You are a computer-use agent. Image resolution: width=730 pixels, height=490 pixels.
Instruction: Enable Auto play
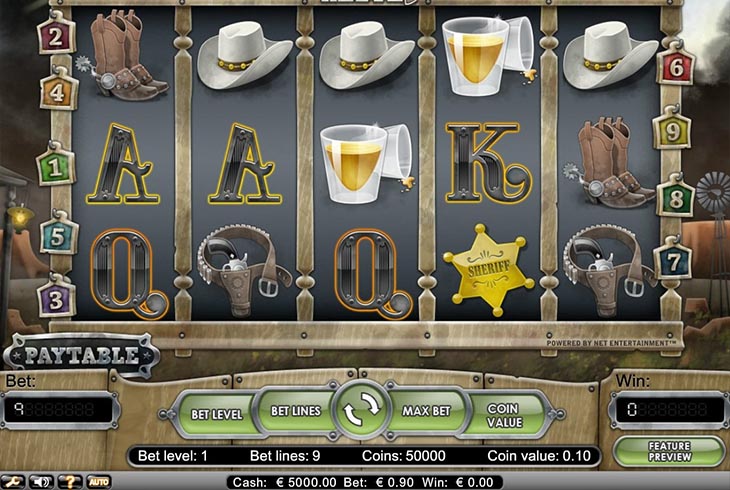[x=98, y=481]
